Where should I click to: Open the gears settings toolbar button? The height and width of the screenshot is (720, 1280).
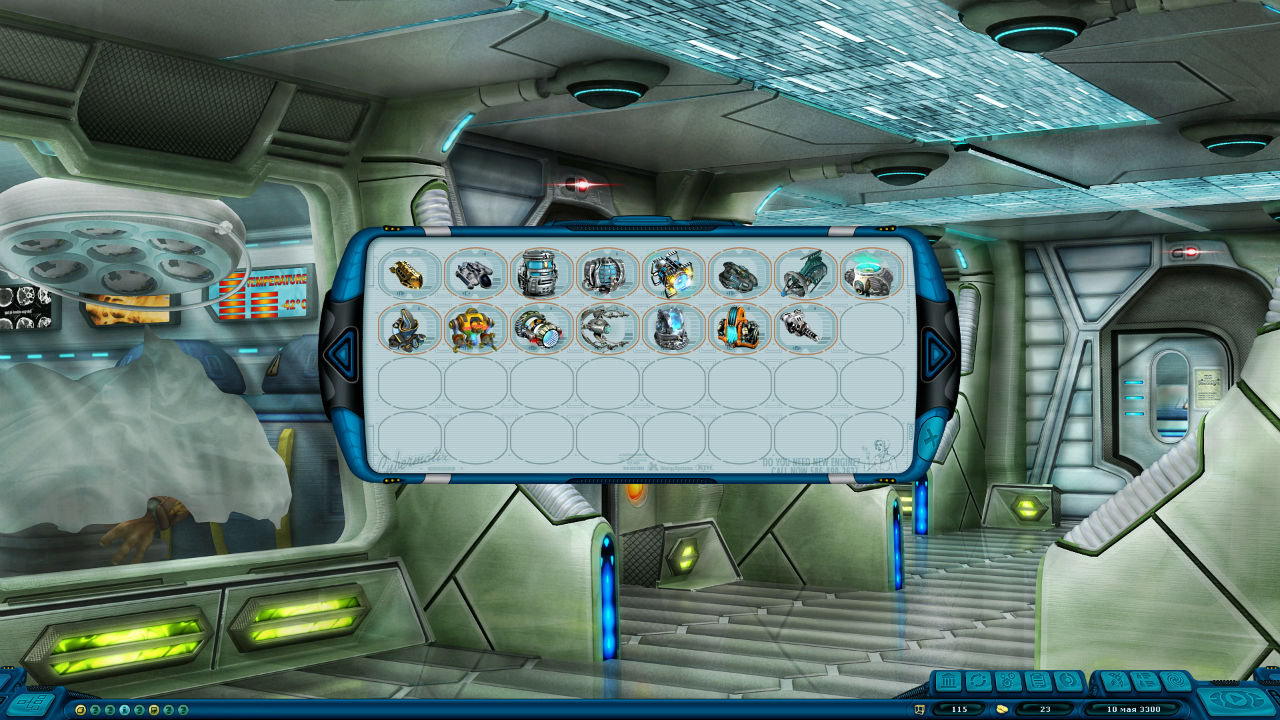pos(1007,682)
